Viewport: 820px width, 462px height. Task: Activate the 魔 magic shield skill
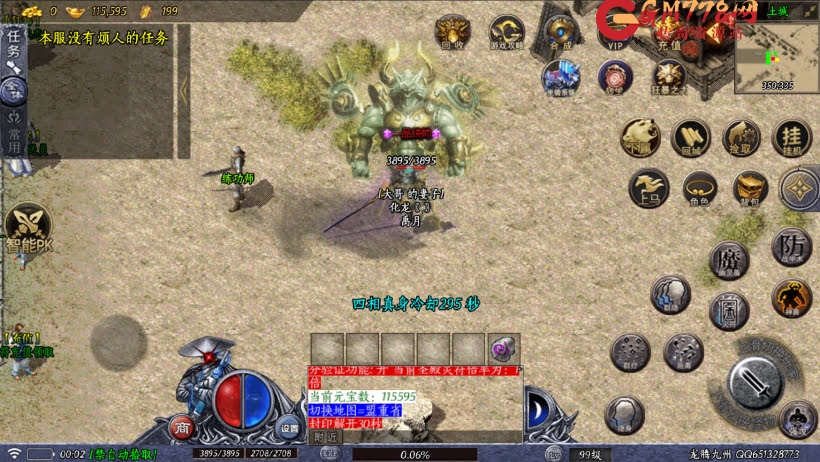[x=729, y=260]
